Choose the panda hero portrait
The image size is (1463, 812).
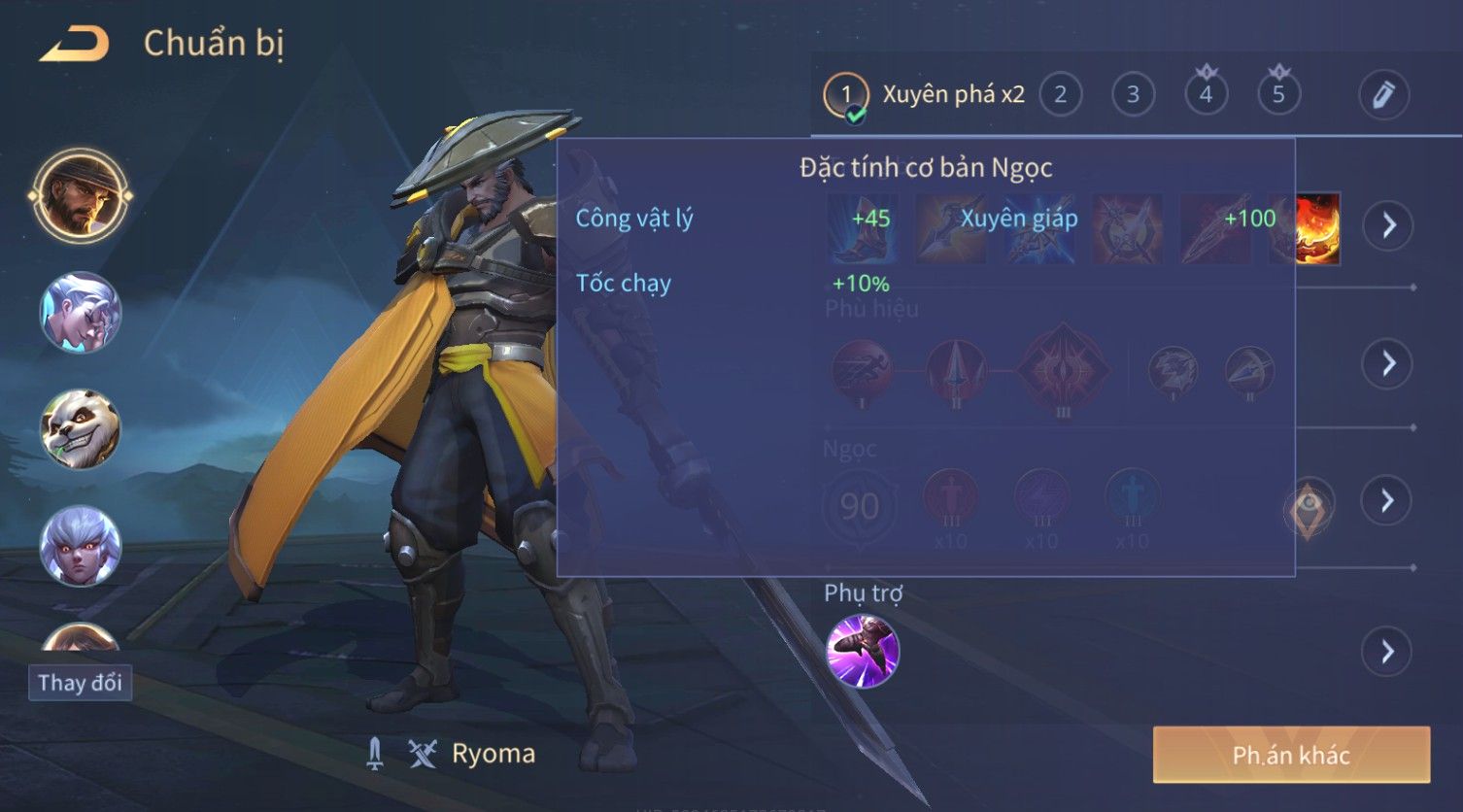[81, 428]
